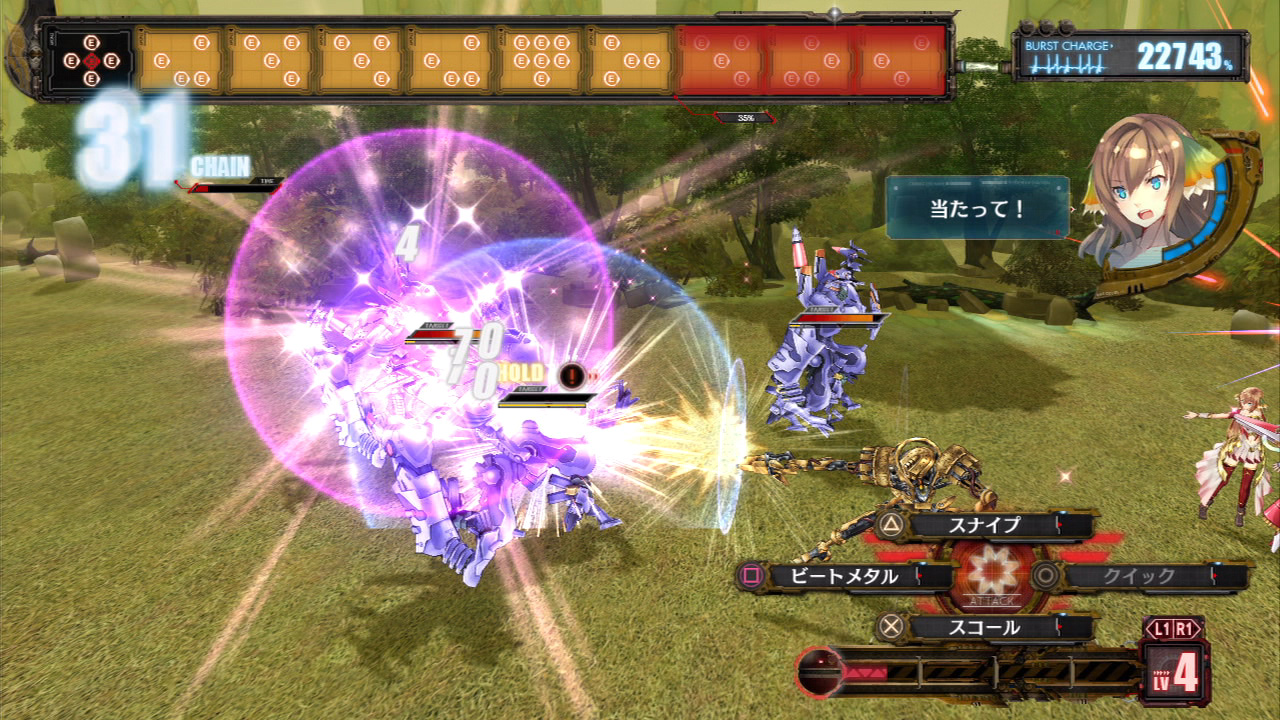Viewport: 1280px width, 720px height.
Task: Choose the ビートメタル attack command
Action: [845, 576]
